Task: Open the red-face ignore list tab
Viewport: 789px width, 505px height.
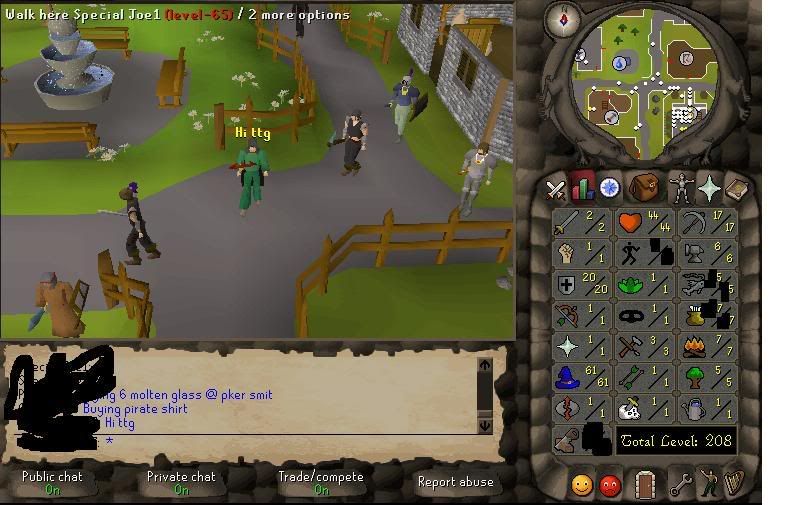Action: tap(609, 485)
